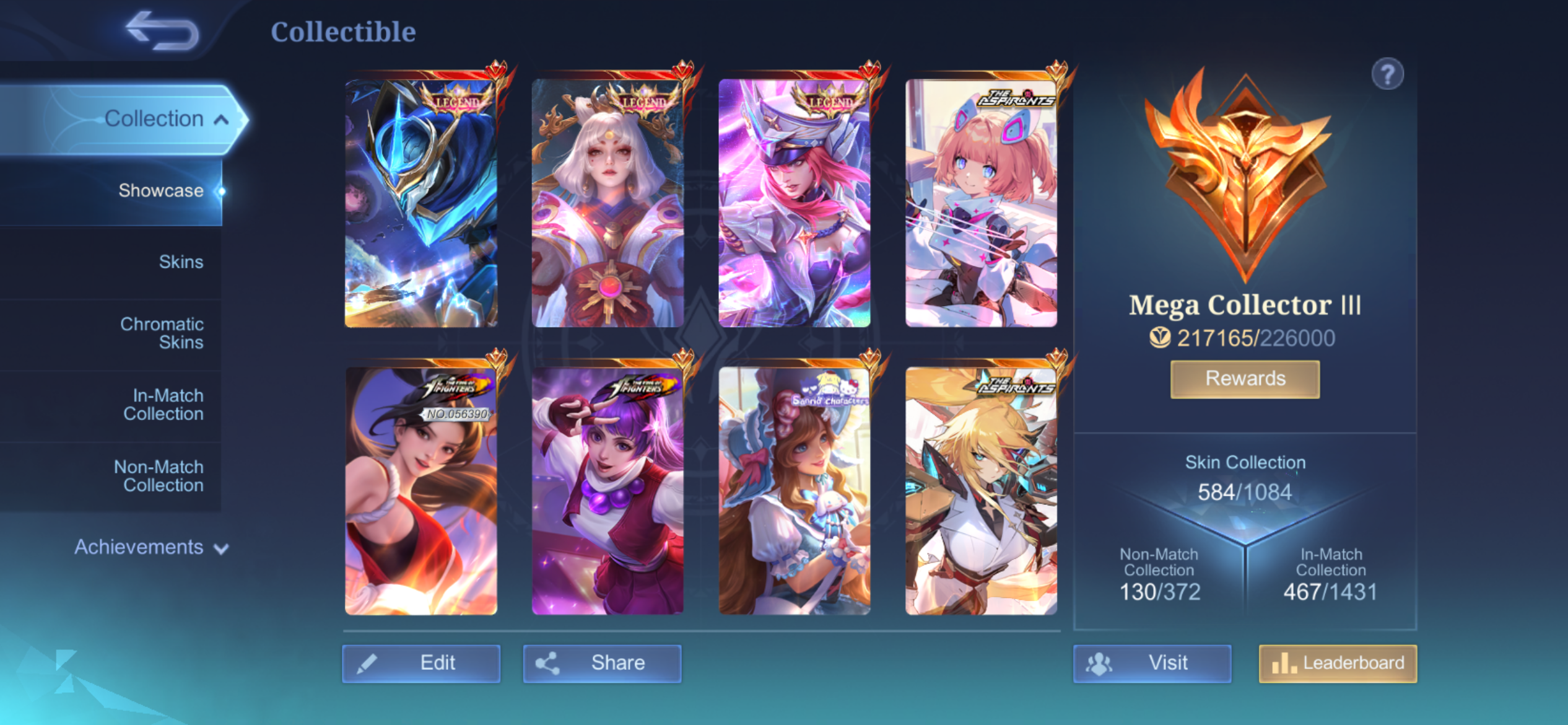This screenshot has width=1568, height=725.
Task: Select the Showcase tab
Action: coord(160,190)
